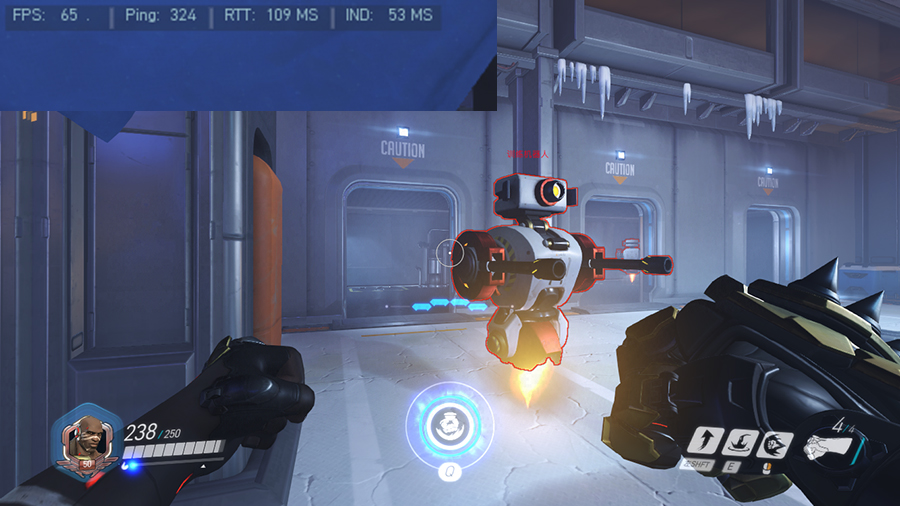
Task: Activate the glowing Meteor Strike ultimate icon
Action: (449, 423)
